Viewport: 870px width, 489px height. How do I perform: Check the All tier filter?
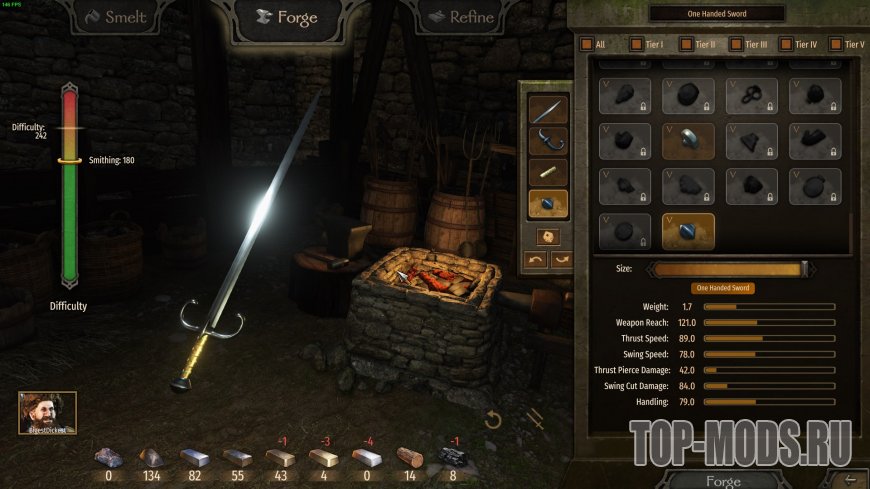(587, 45)
